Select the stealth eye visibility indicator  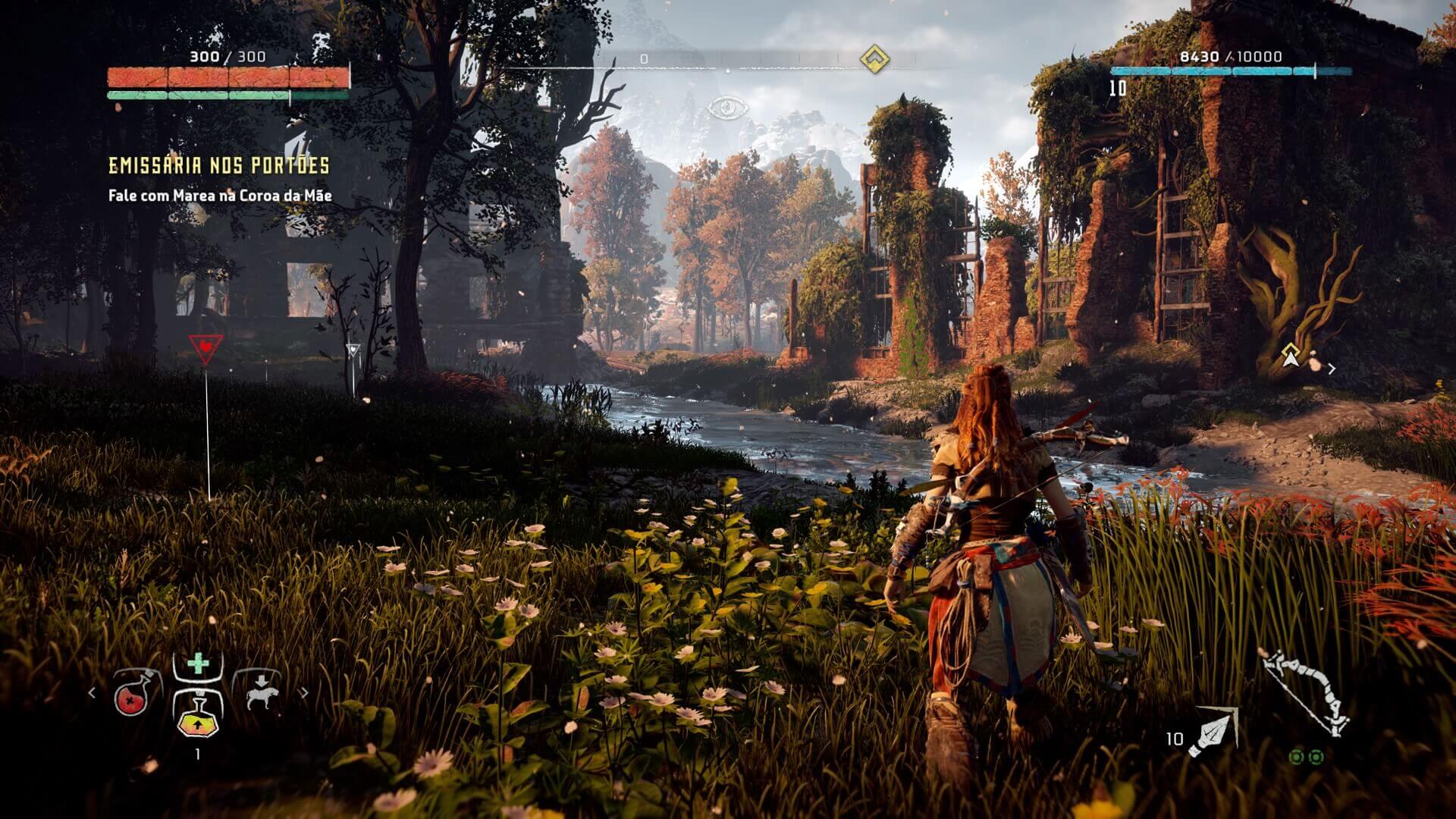[x=726, y=108]
